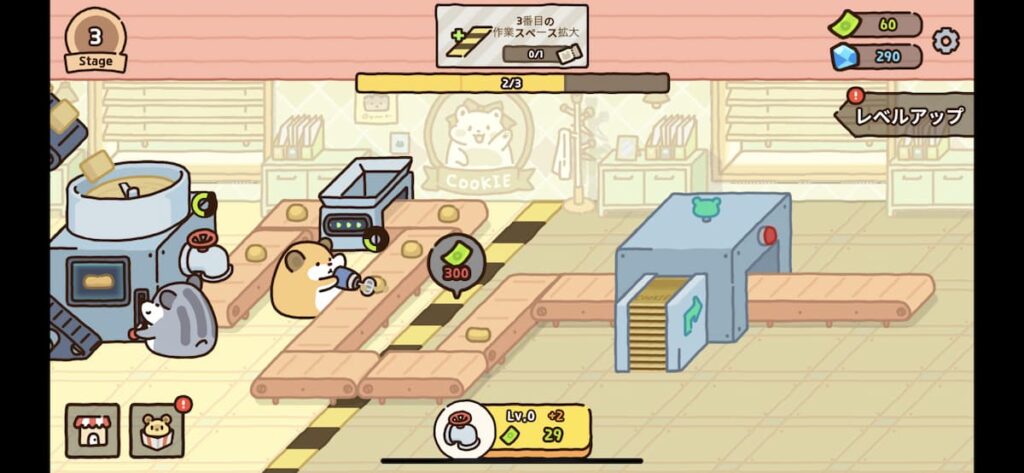Open the shop storefront button

click(92, 430)
